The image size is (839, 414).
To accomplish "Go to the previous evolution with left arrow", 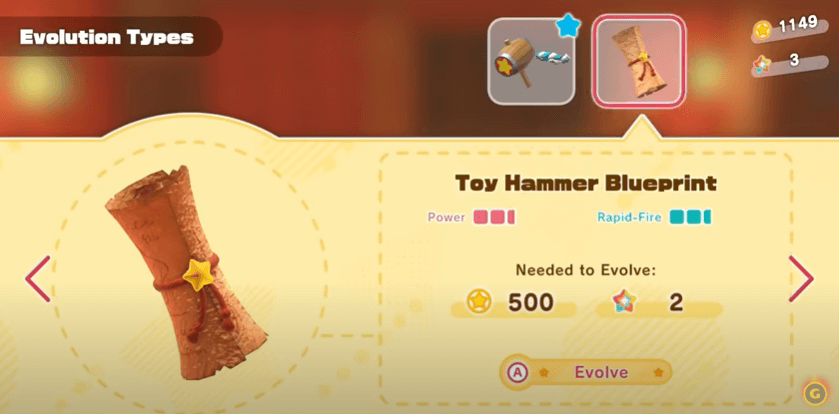I will coord(37,278).
